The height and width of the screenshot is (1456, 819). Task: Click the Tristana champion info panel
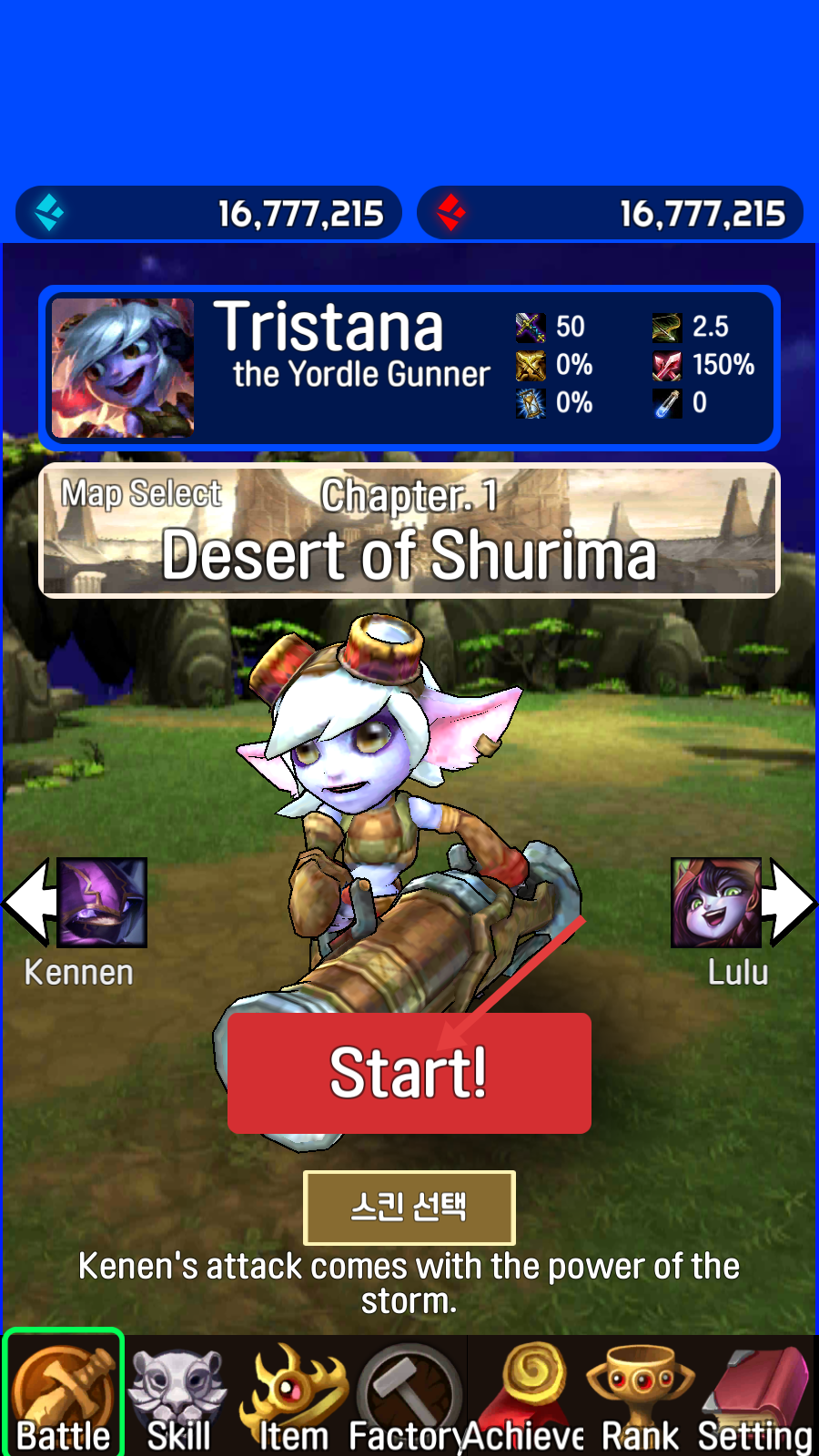[409, 368]
